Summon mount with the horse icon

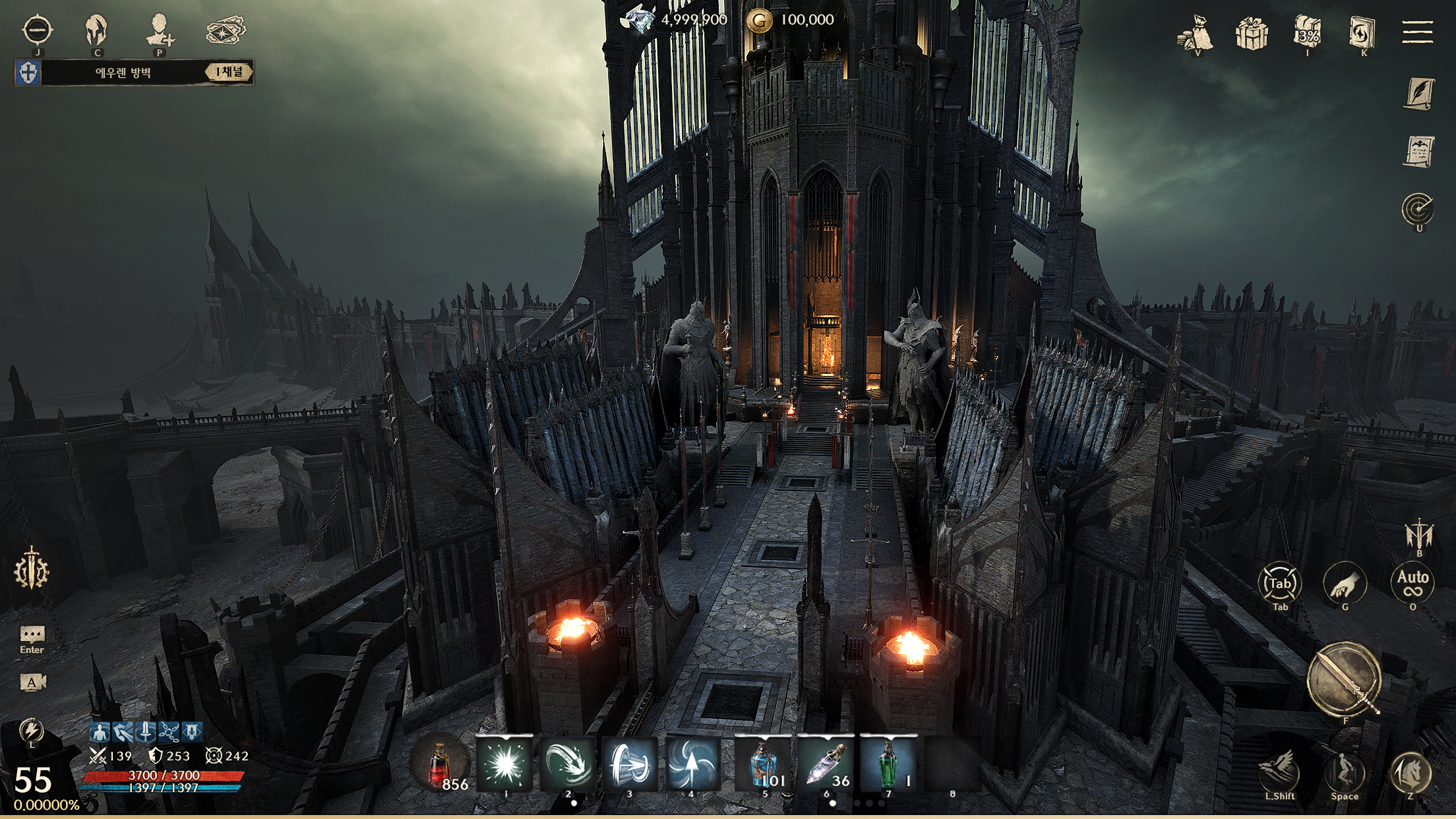(x=1410, y=772)
